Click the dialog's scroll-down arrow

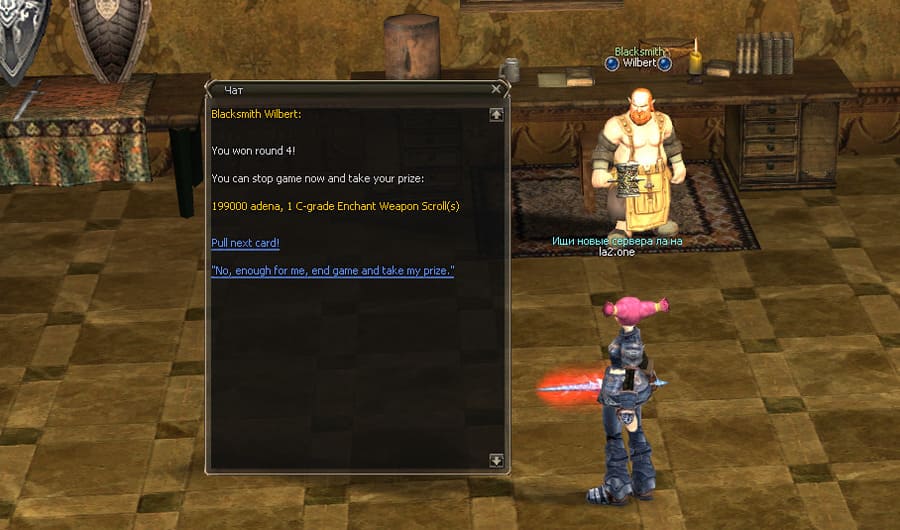pyautogui.click(x=496, y=460)
